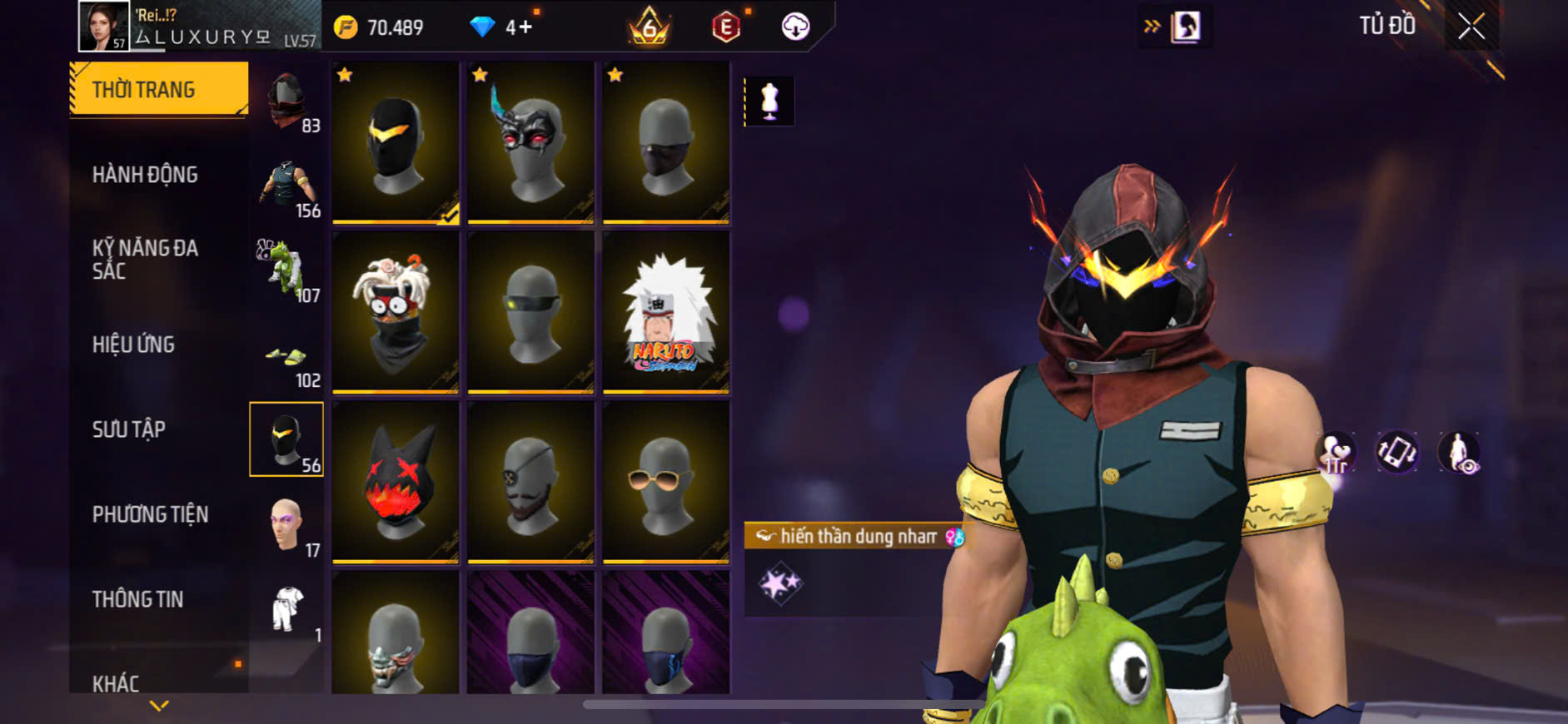Open the player profile avatar
The height and width of the screenshot is (724, 1568).
(x=103, y=27)
